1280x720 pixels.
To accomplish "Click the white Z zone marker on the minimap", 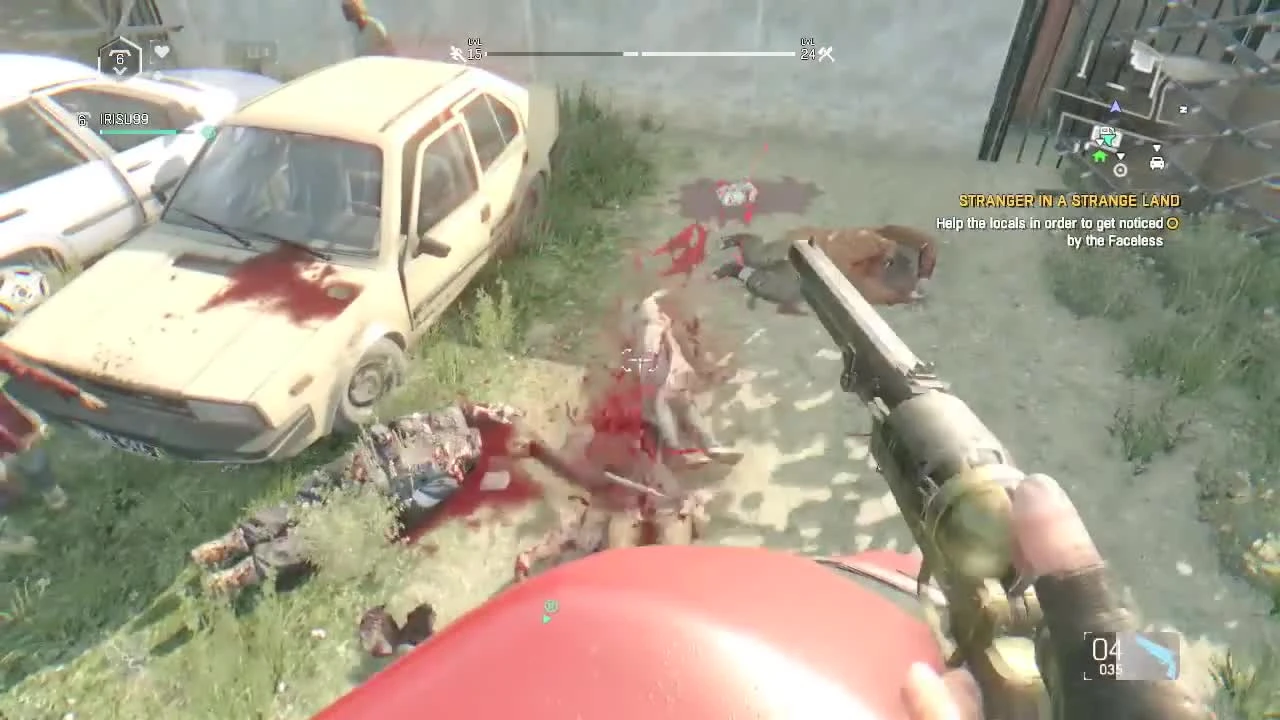I will click(x=1183, y=108).
